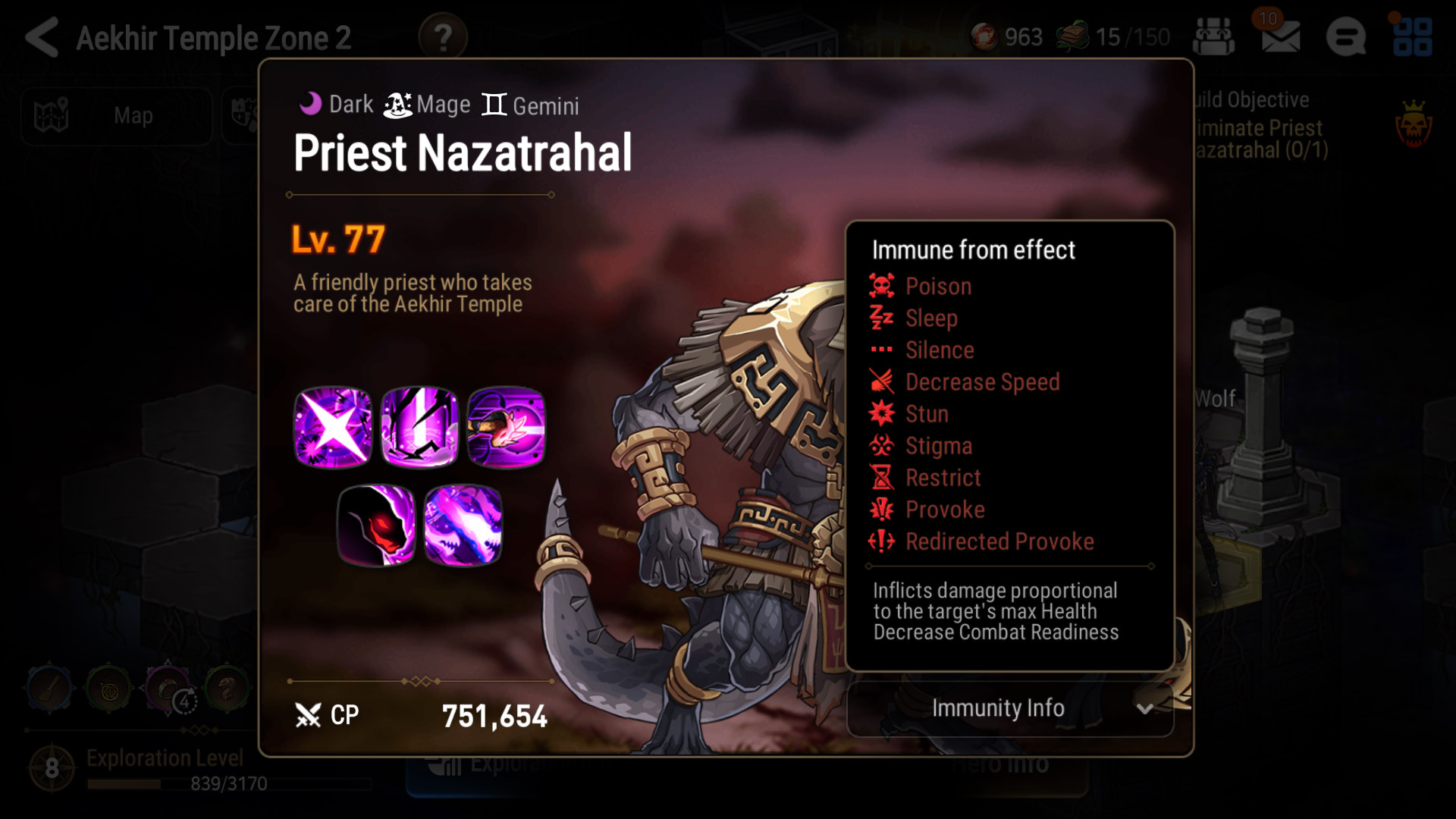Select the purple disc with hand skill icon
Image resolution: width=1456 pixels, height=819 pixels.
[506, 427]
